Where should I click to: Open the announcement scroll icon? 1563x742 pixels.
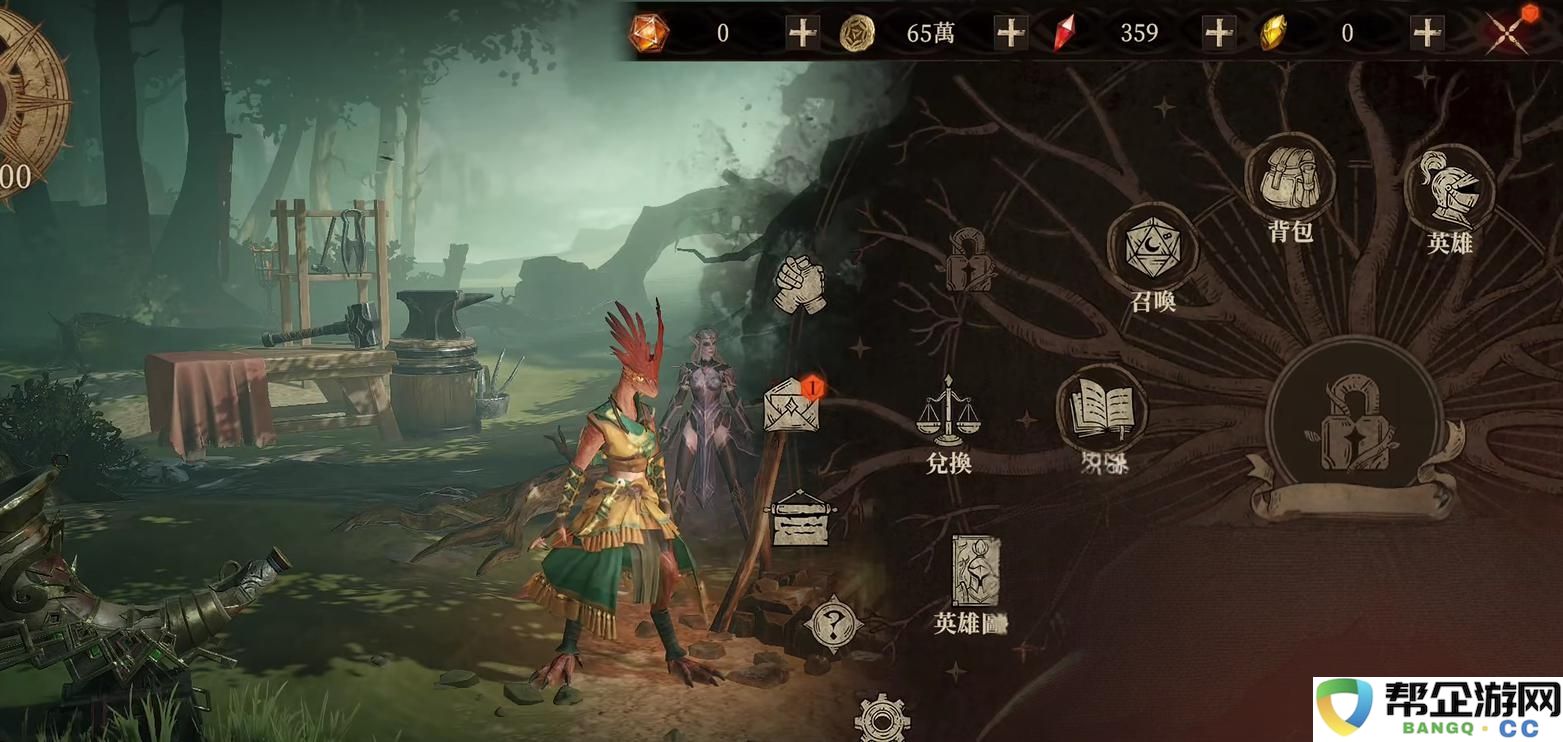click(x=800, y=520)
